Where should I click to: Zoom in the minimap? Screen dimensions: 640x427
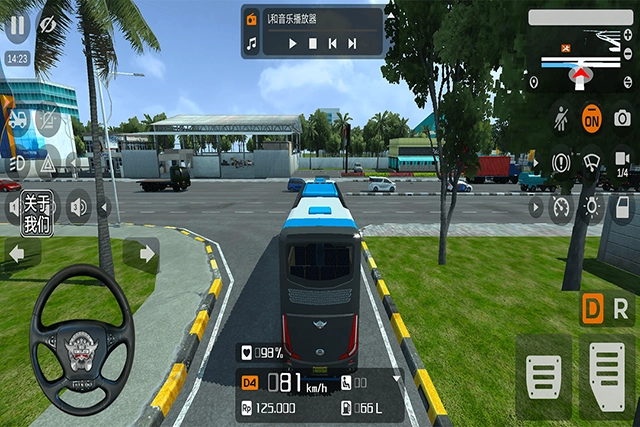click(627, 35)
